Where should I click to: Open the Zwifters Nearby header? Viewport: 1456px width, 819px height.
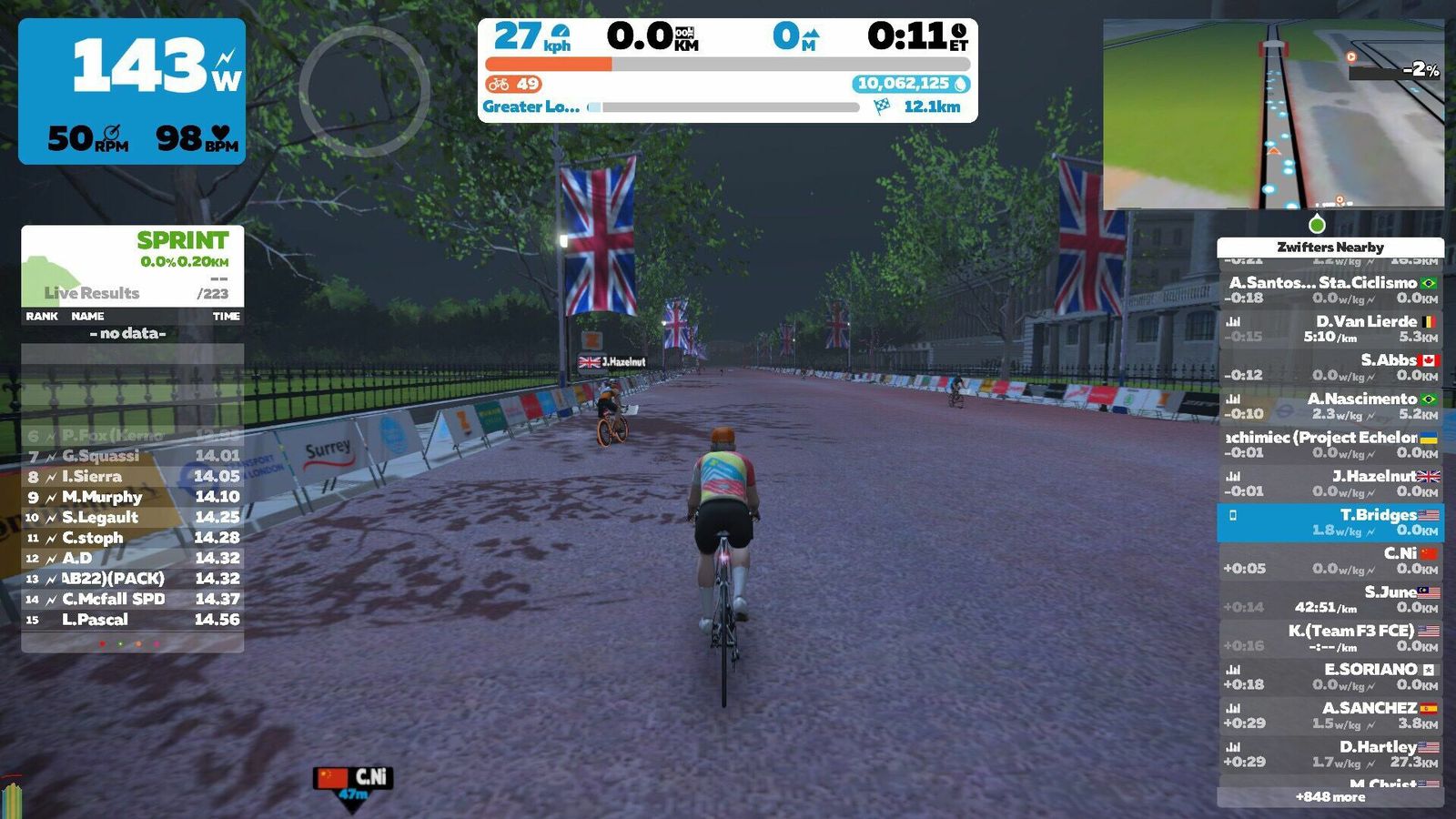[x=1330, y=247]
